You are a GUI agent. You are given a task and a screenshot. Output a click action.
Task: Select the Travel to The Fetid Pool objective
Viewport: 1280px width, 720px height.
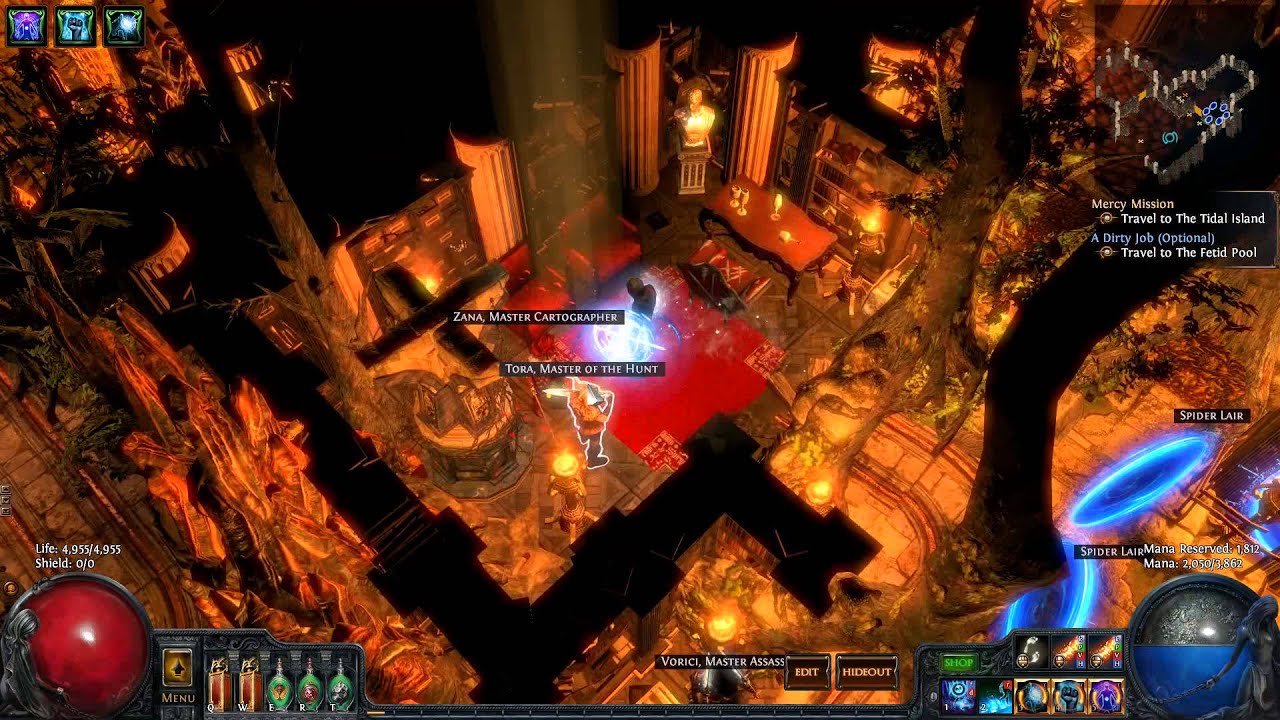1188,253
